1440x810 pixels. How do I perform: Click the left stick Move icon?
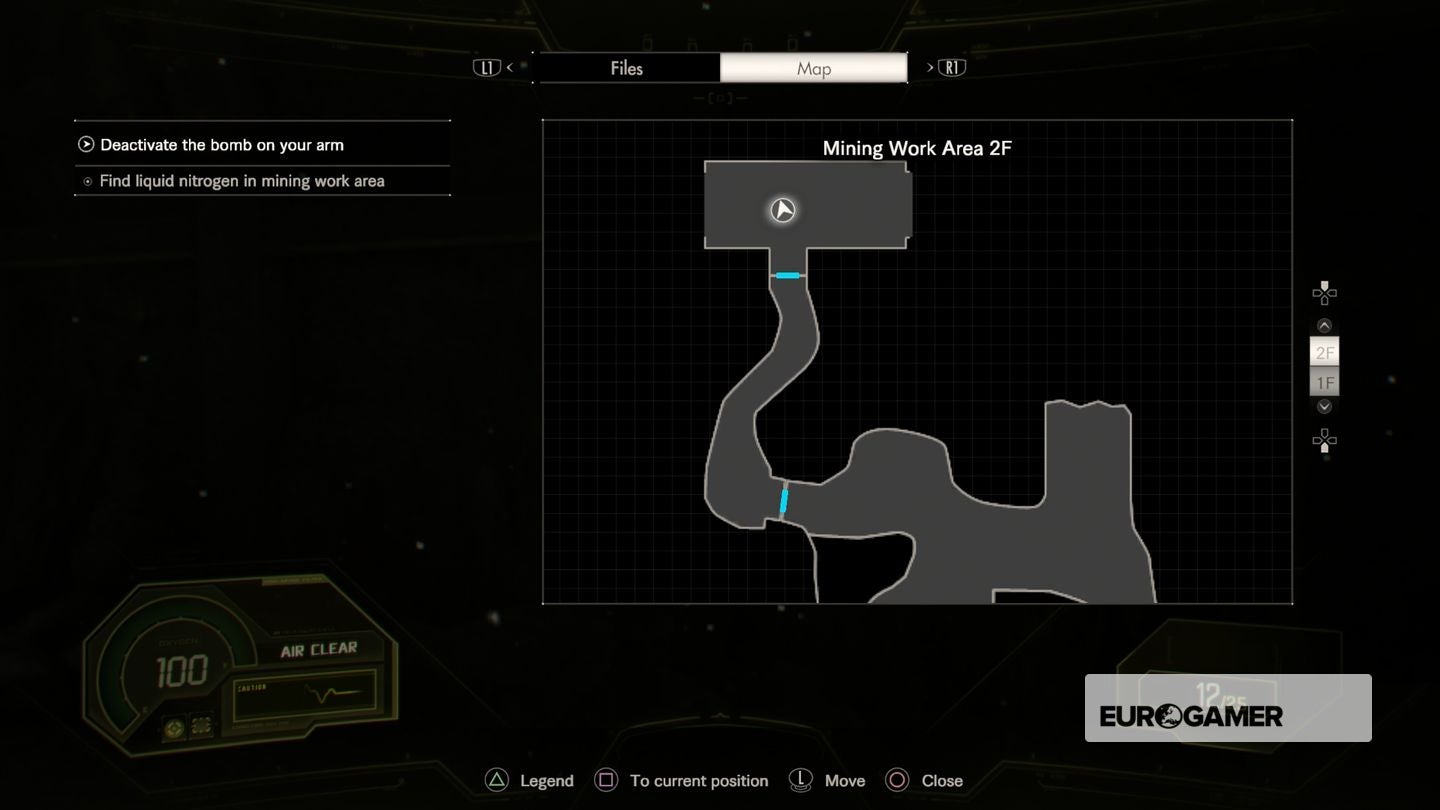pyautogui.click(x=800, y=780)
